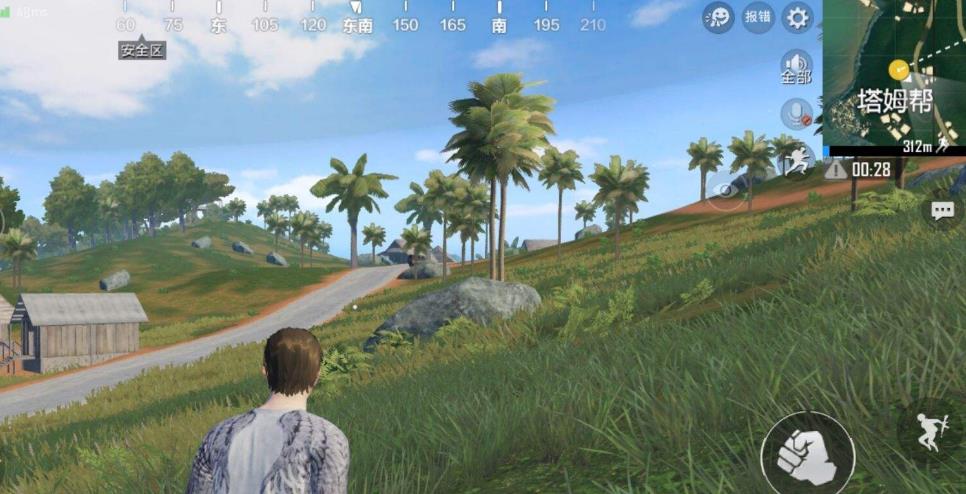Expand the 塔姆帮 minimap
966x494 pixels.
[x=894, y=75]
